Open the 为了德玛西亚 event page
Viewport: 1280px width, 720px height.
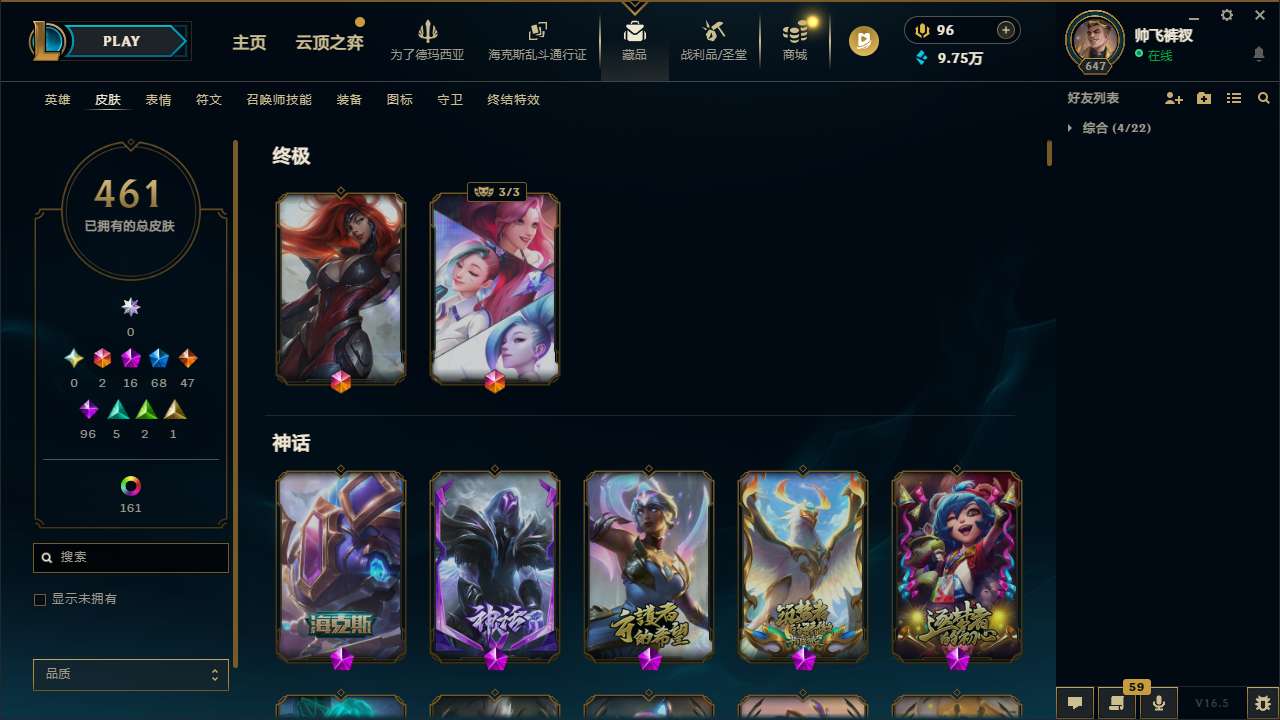click(x=428, y=40)
